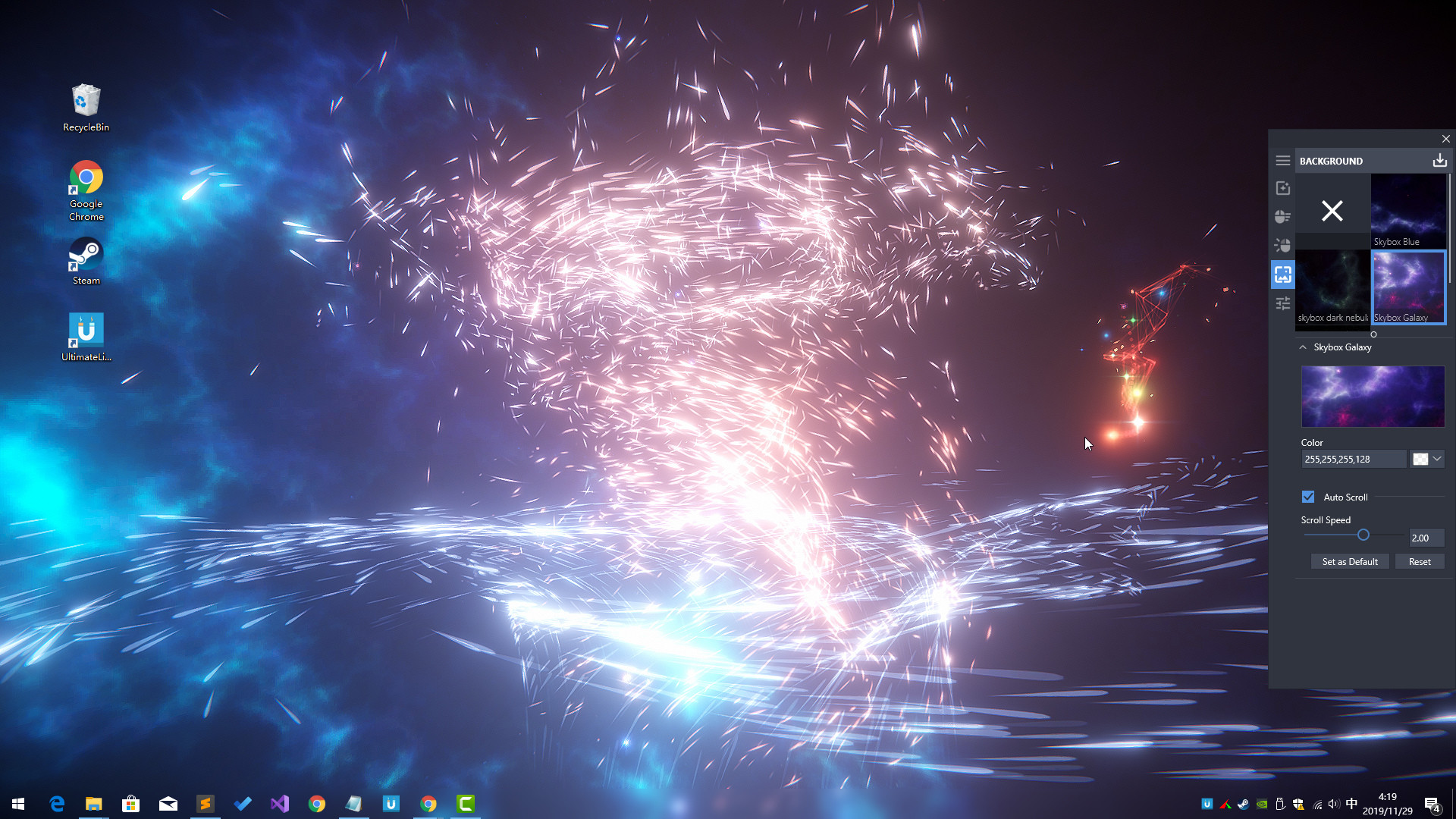Select the Skybox Blue background thumbnail
This screenshot has width=1456, height=819.
click(1408, 206)
